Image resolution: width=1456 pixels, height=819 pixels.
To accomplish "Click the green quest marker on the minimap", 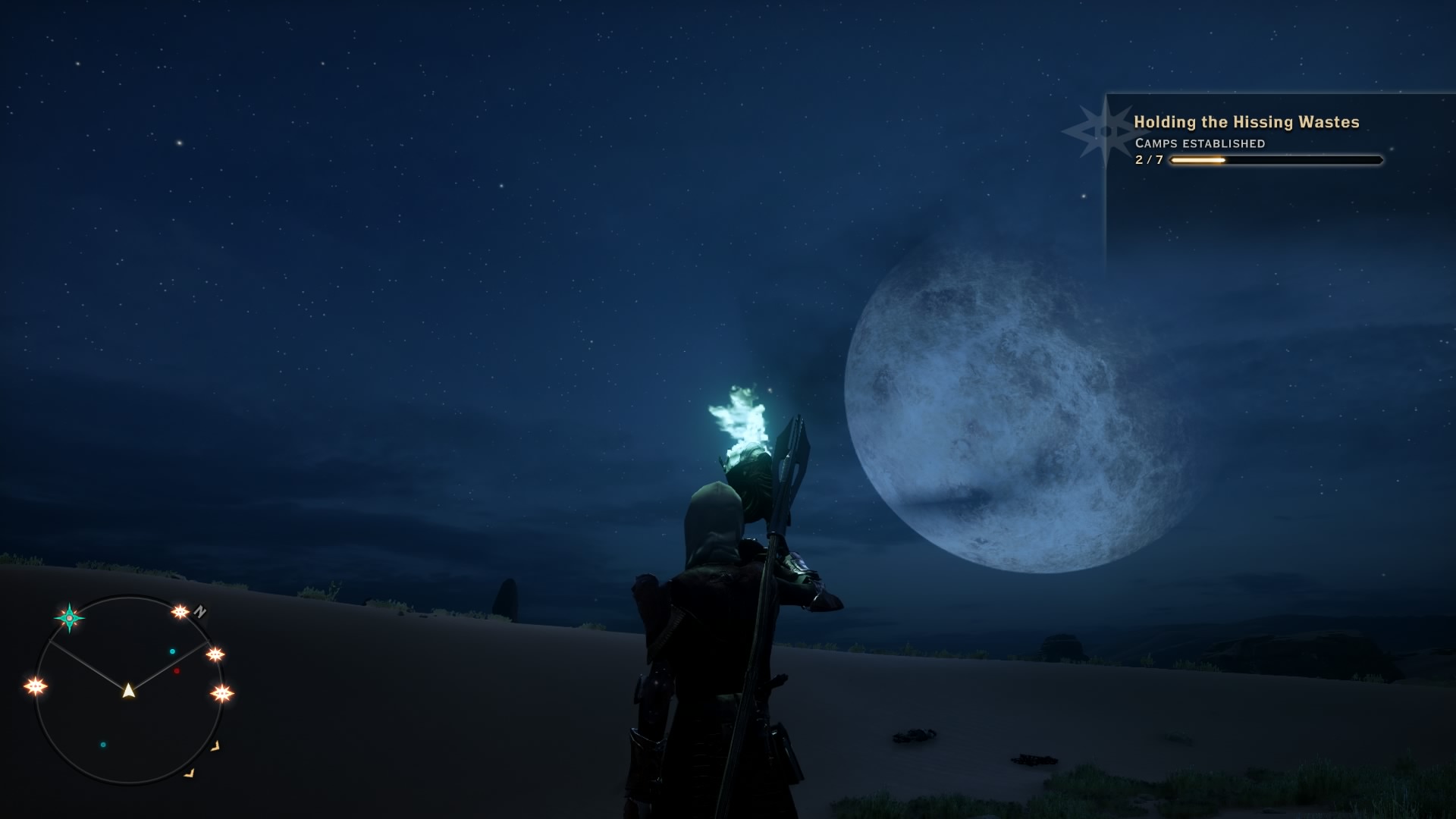I will coord(69,618).
